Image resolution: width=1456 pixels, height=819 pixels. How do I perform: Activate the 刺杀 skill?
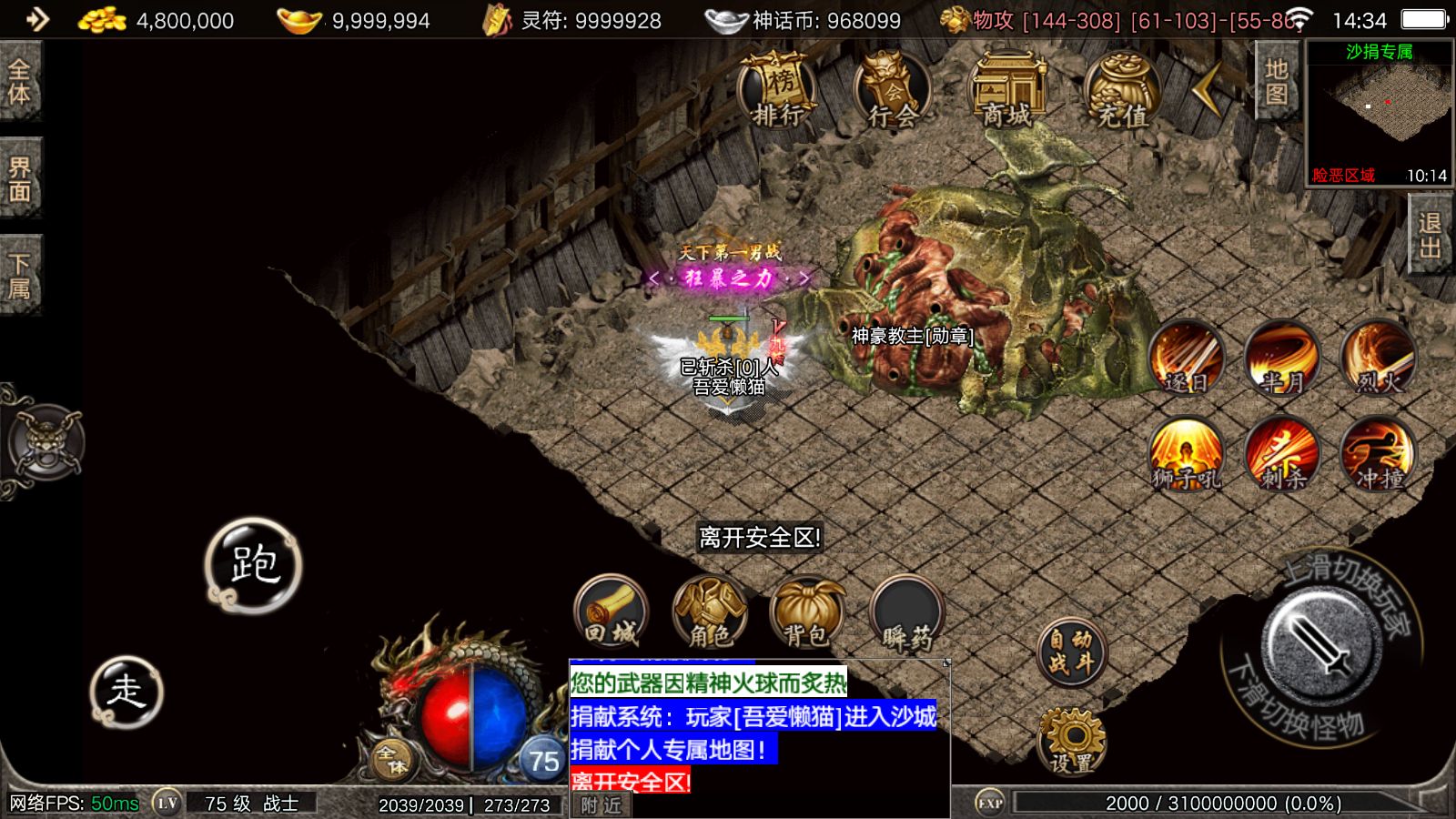pyautogui.click(x=1282, y=454)
